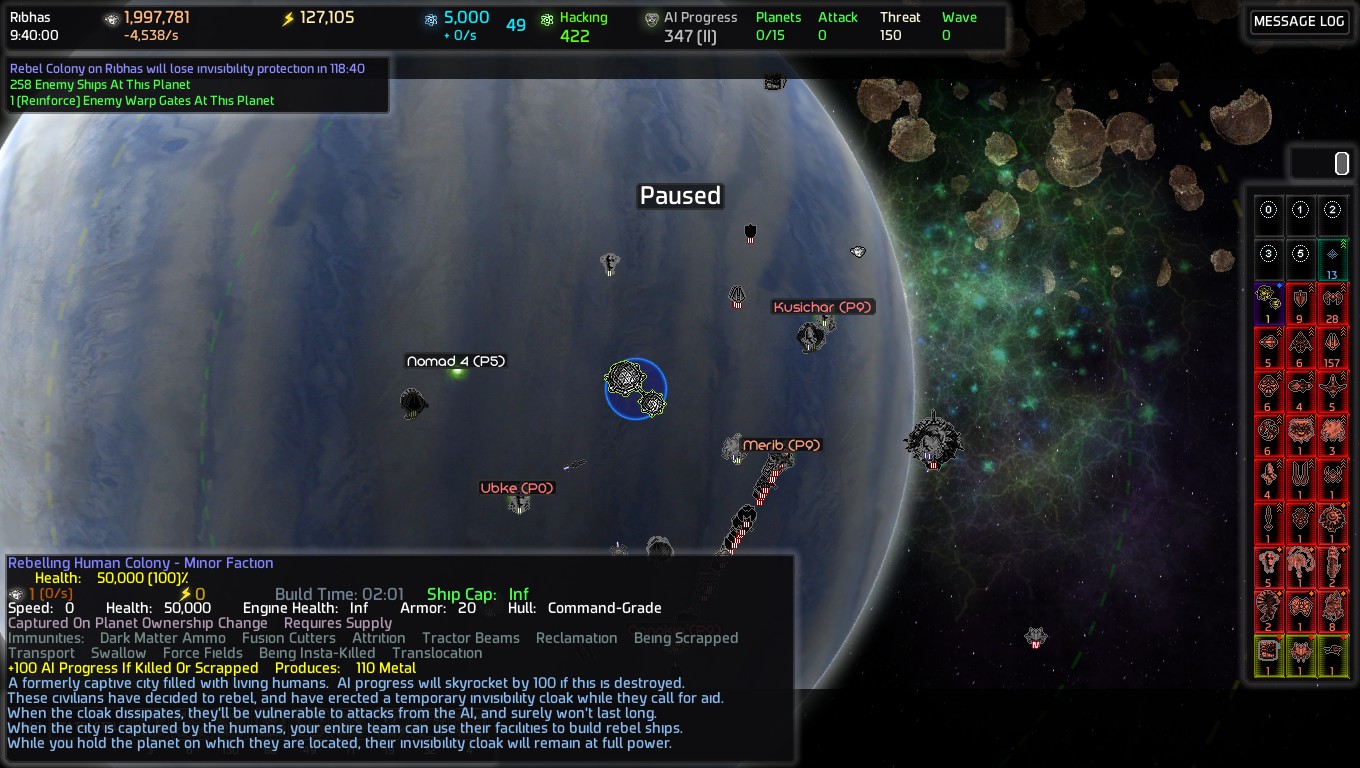1360x768 pixels.
Task: Select control group 3 in the sidebar
Action: [x=1269, y=255]
